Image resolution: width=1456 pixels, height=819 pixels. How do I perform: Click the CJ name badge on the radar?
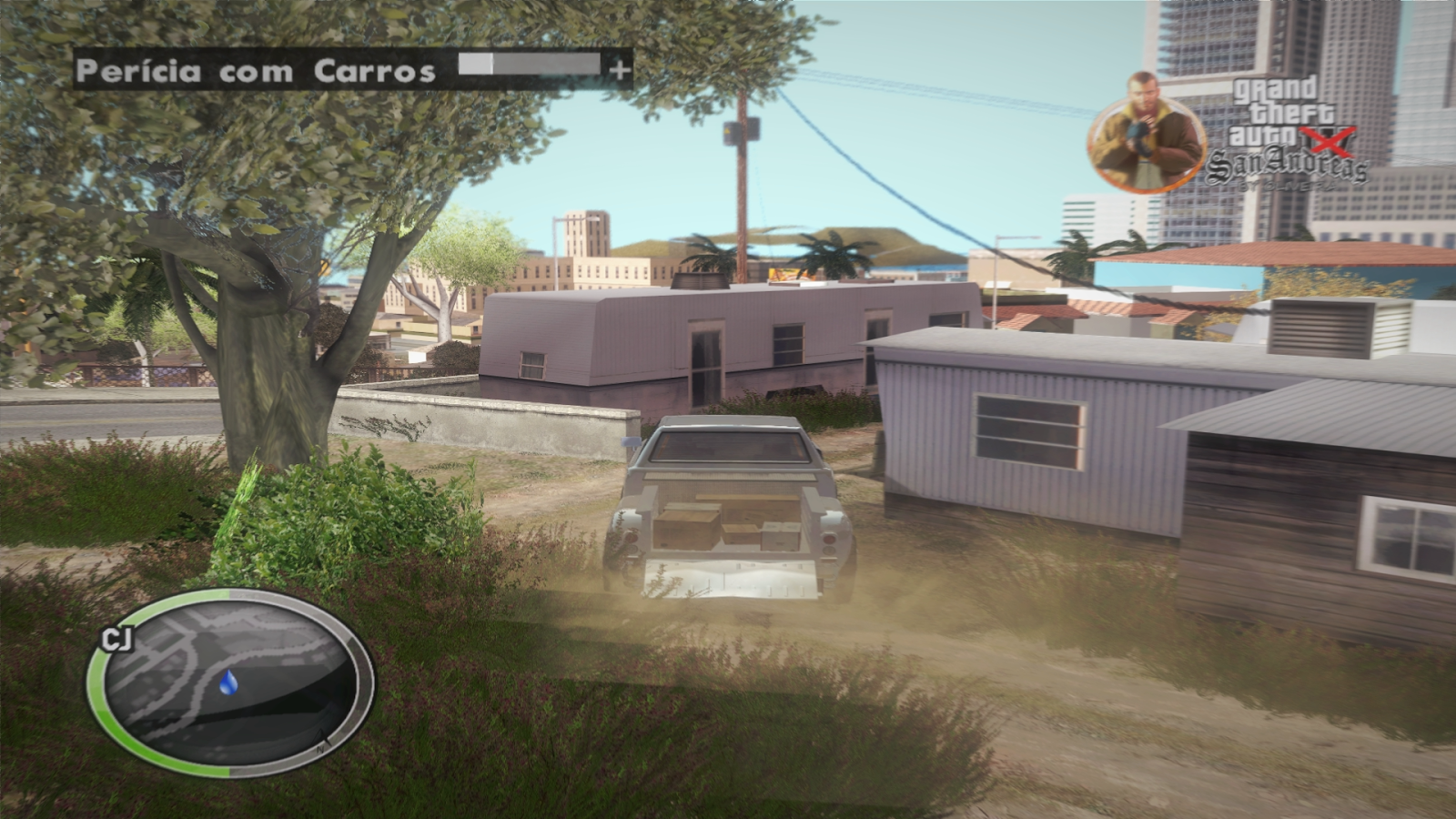(x=116, y=635)
